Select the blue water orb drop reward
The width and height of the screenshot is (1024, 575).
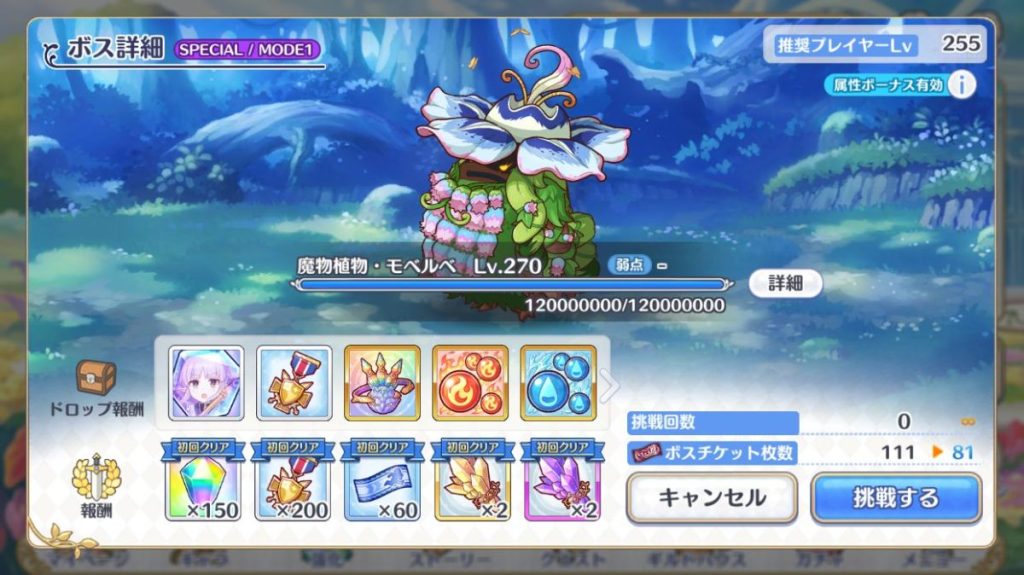558,383
